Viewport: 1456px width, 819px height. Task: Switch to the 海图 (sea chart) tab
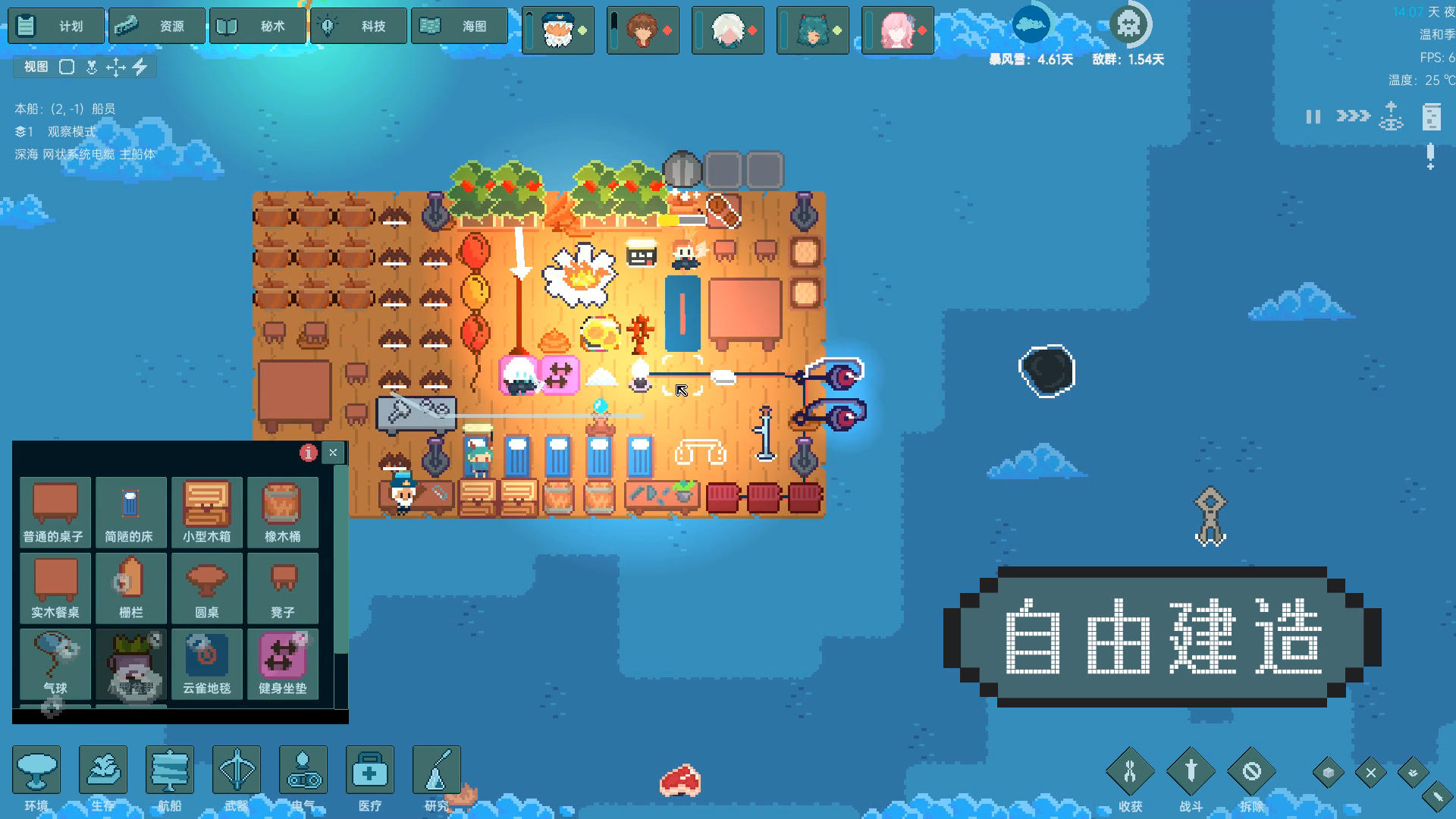(459, 25)
